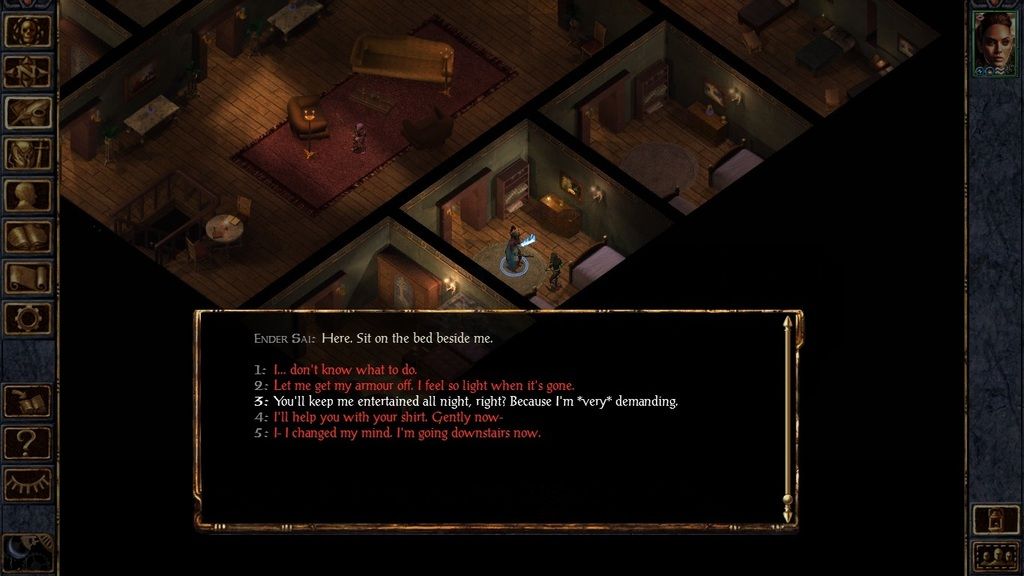Open the mage spellbook icon
Image resolution: width=1024 pixels, height=576 pixels.
[x=28, y=237]
